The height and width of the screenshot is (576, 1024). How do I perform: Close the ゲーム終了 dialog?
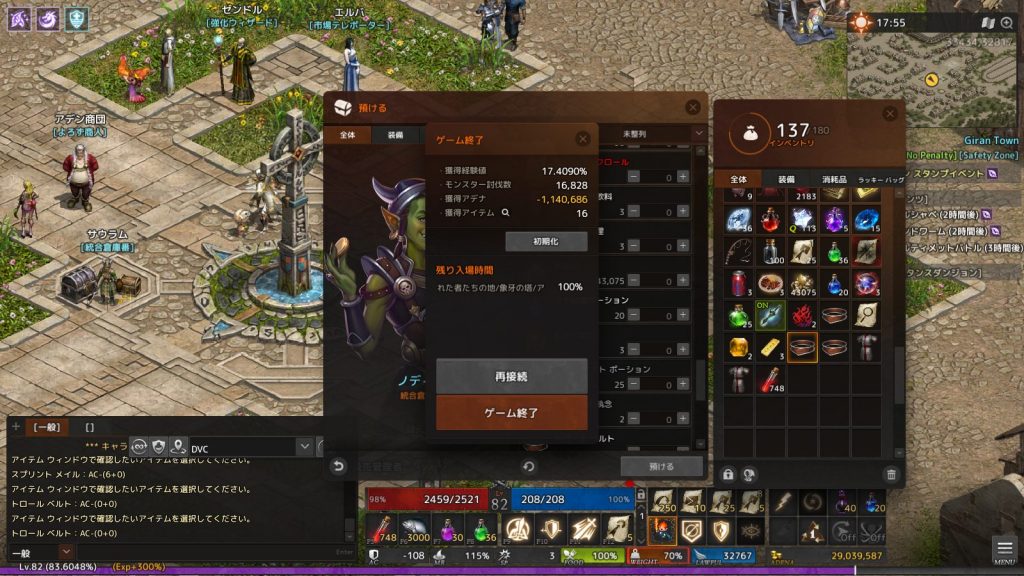click(583, 139)
